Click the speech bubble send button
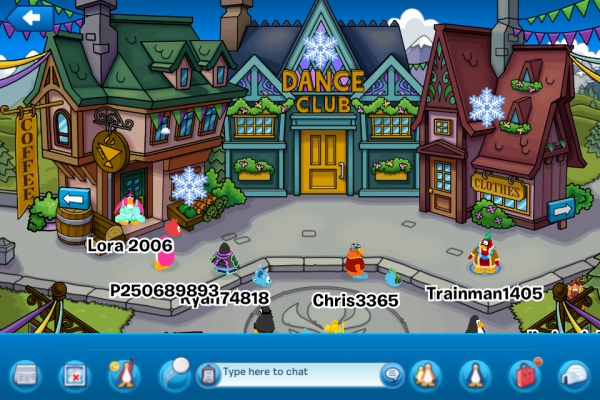 [x=392, y=374]
